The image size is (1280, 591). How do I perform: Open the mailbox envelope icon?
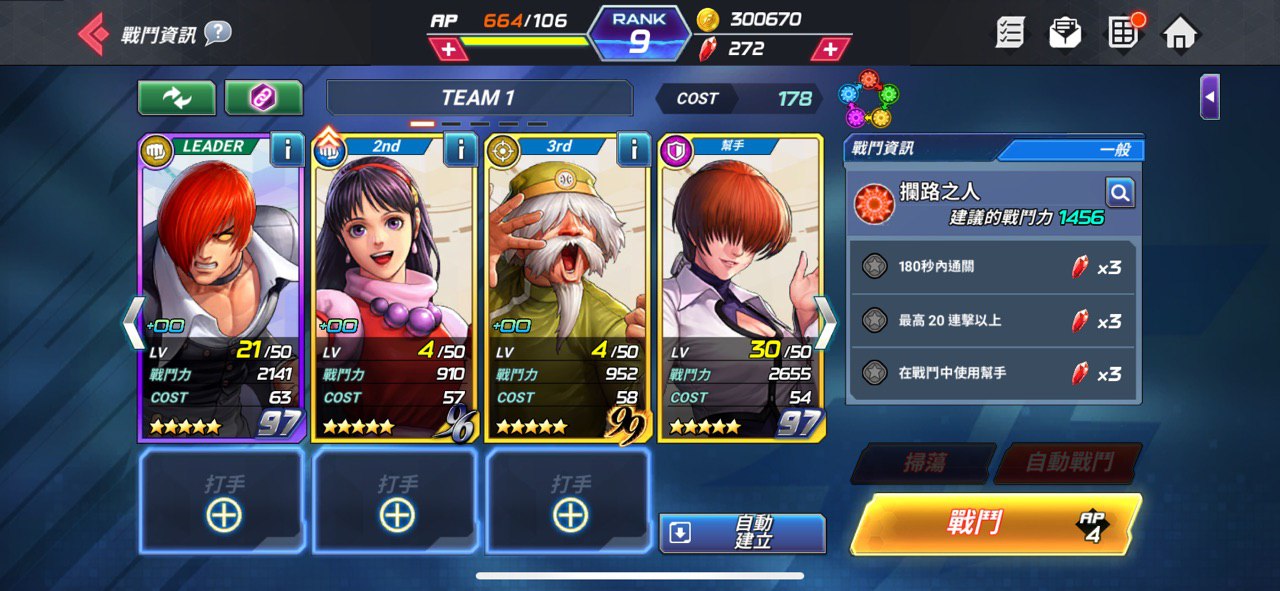(1065, 33)
